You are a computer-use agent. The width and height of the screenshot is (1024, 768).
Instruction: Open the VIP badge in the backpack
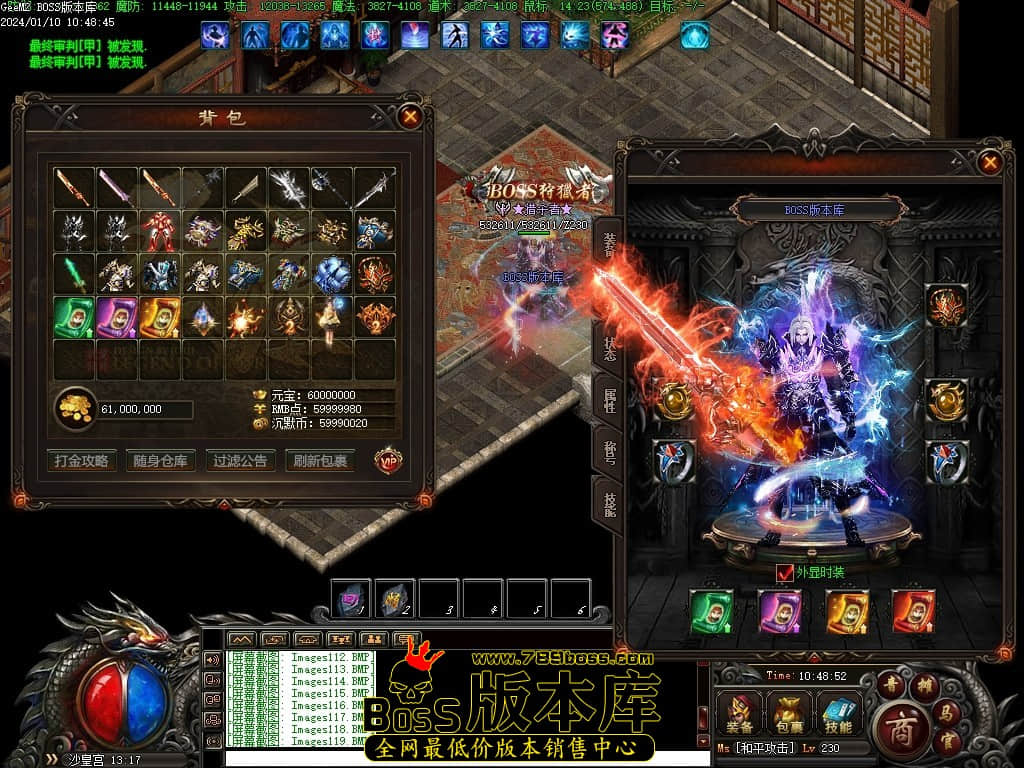coord(388,460)
